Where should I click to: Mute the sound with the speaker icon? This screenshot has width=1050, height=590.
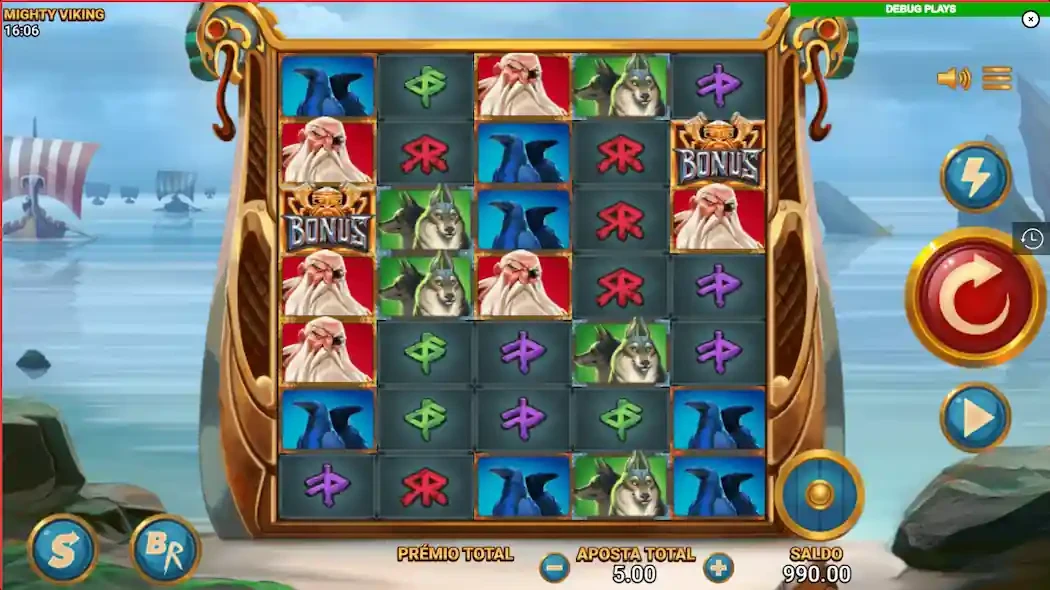953,78
